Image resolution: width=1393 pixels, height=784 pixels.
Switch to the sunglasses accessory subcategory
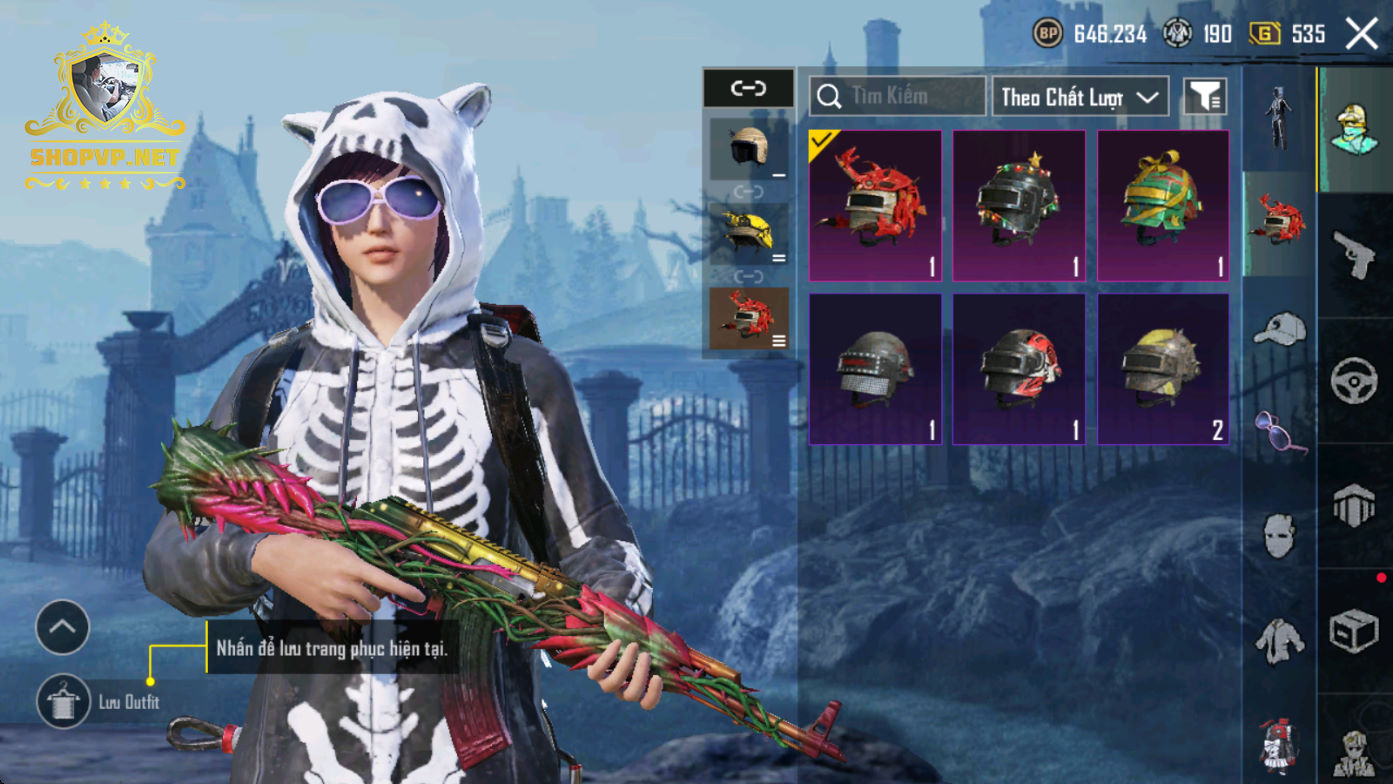(1280, 432)
